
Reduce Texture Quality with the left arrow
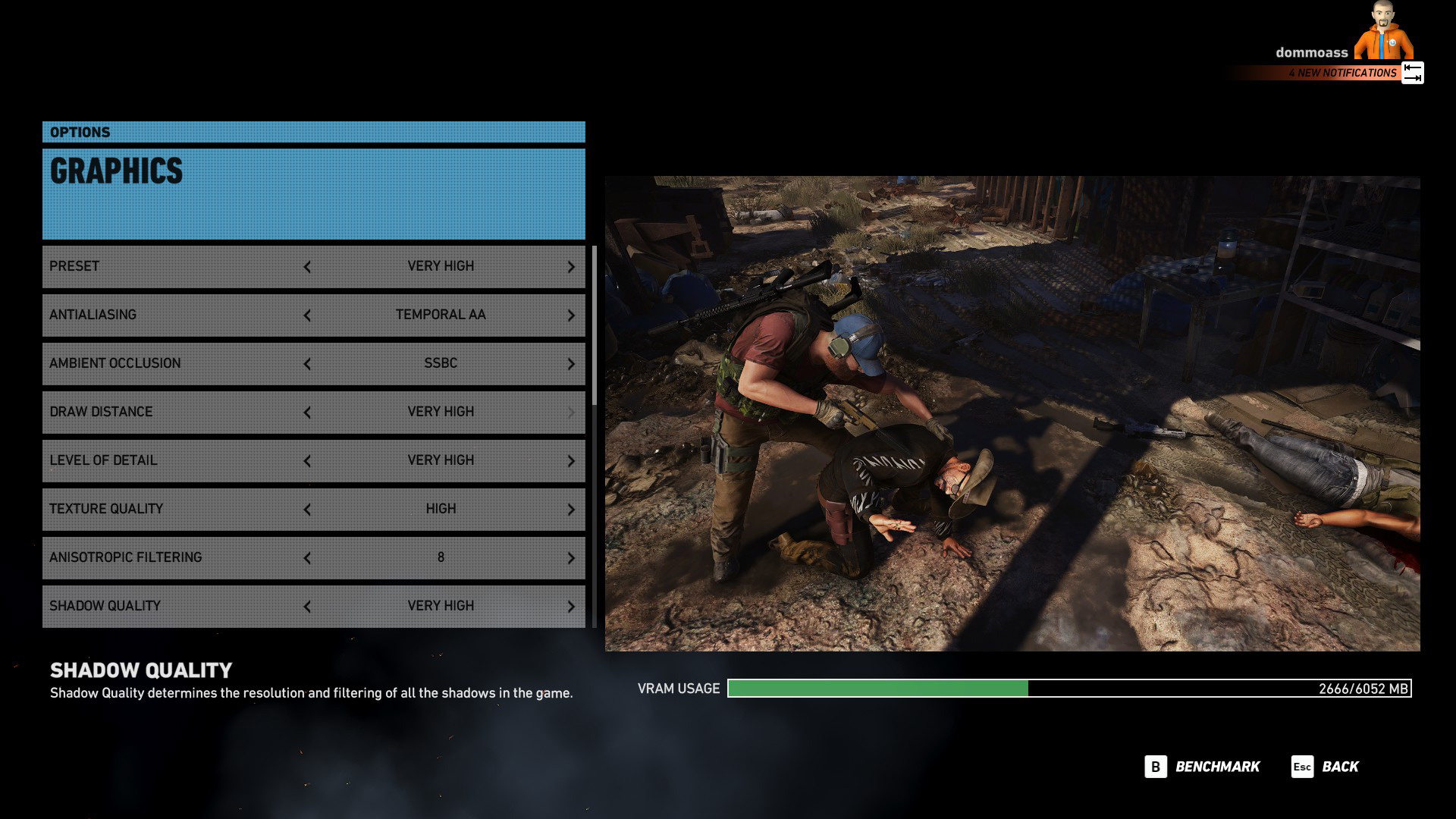click(307, 510)
